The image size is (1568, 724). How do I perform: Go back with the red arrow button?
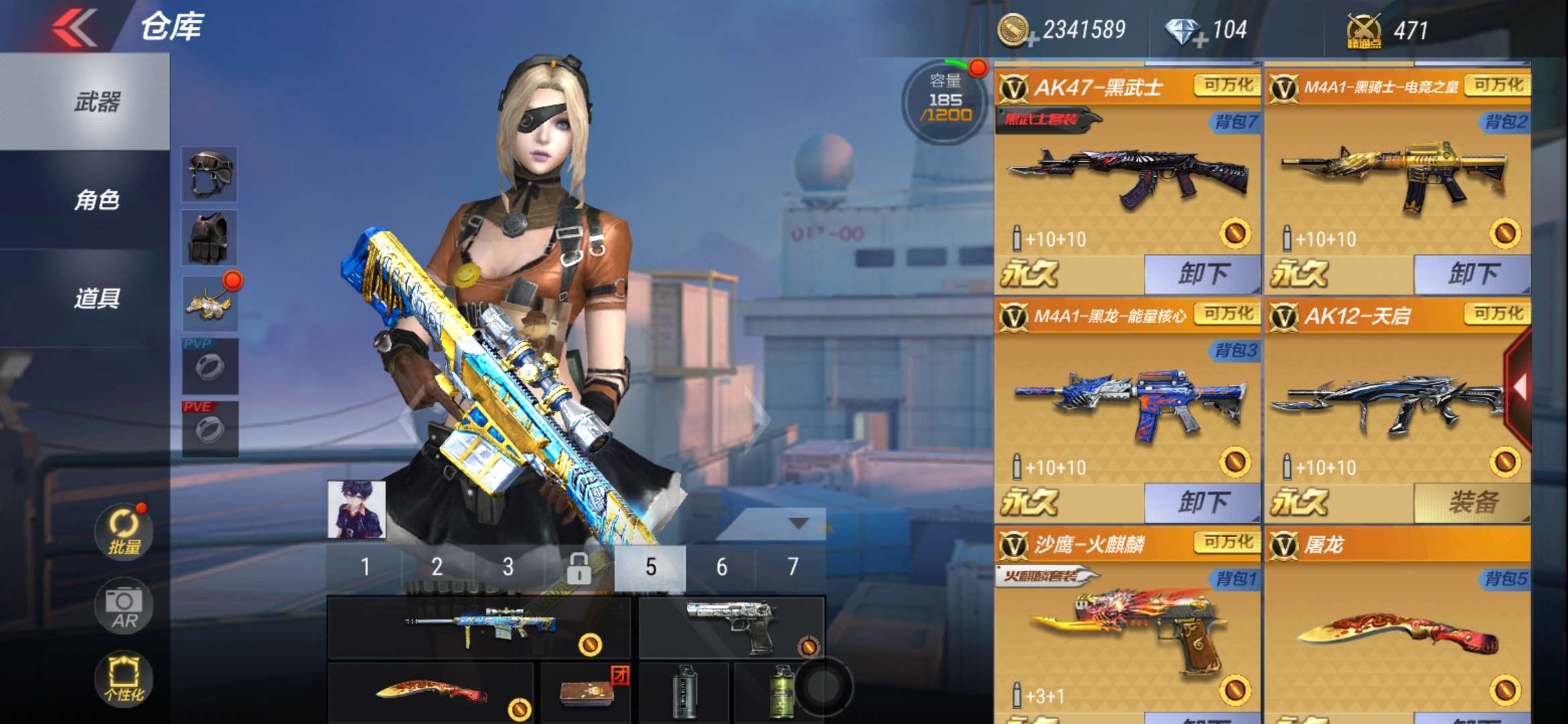click(75, 28)
